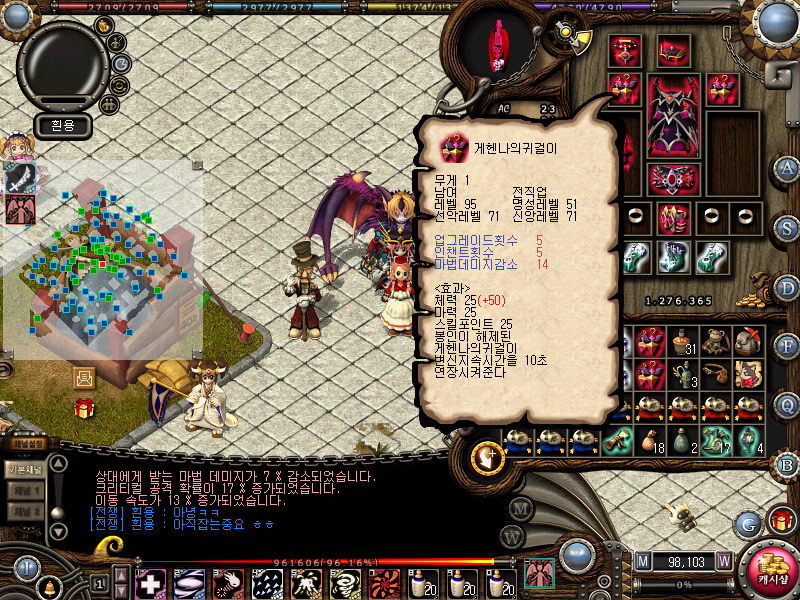The image size is (800, 600).
Task: Click the round A shortcut button
Action: tap(787, 168)
